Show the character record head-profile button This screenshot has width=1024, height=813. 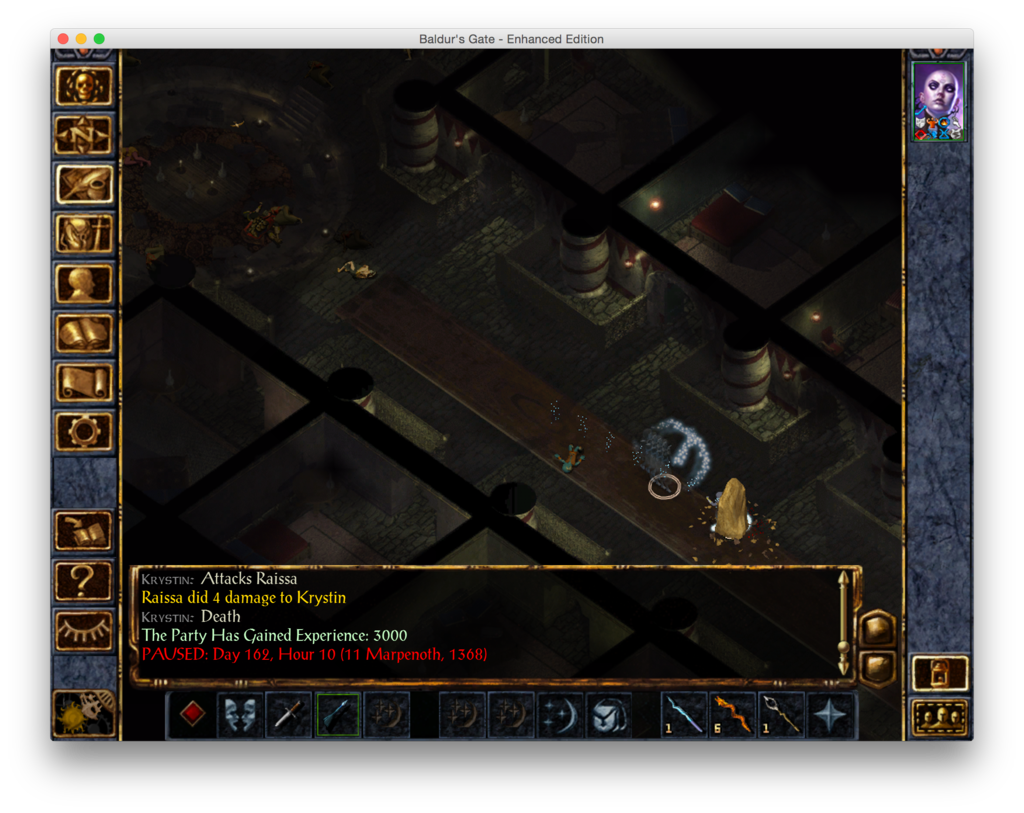[84, 283]
